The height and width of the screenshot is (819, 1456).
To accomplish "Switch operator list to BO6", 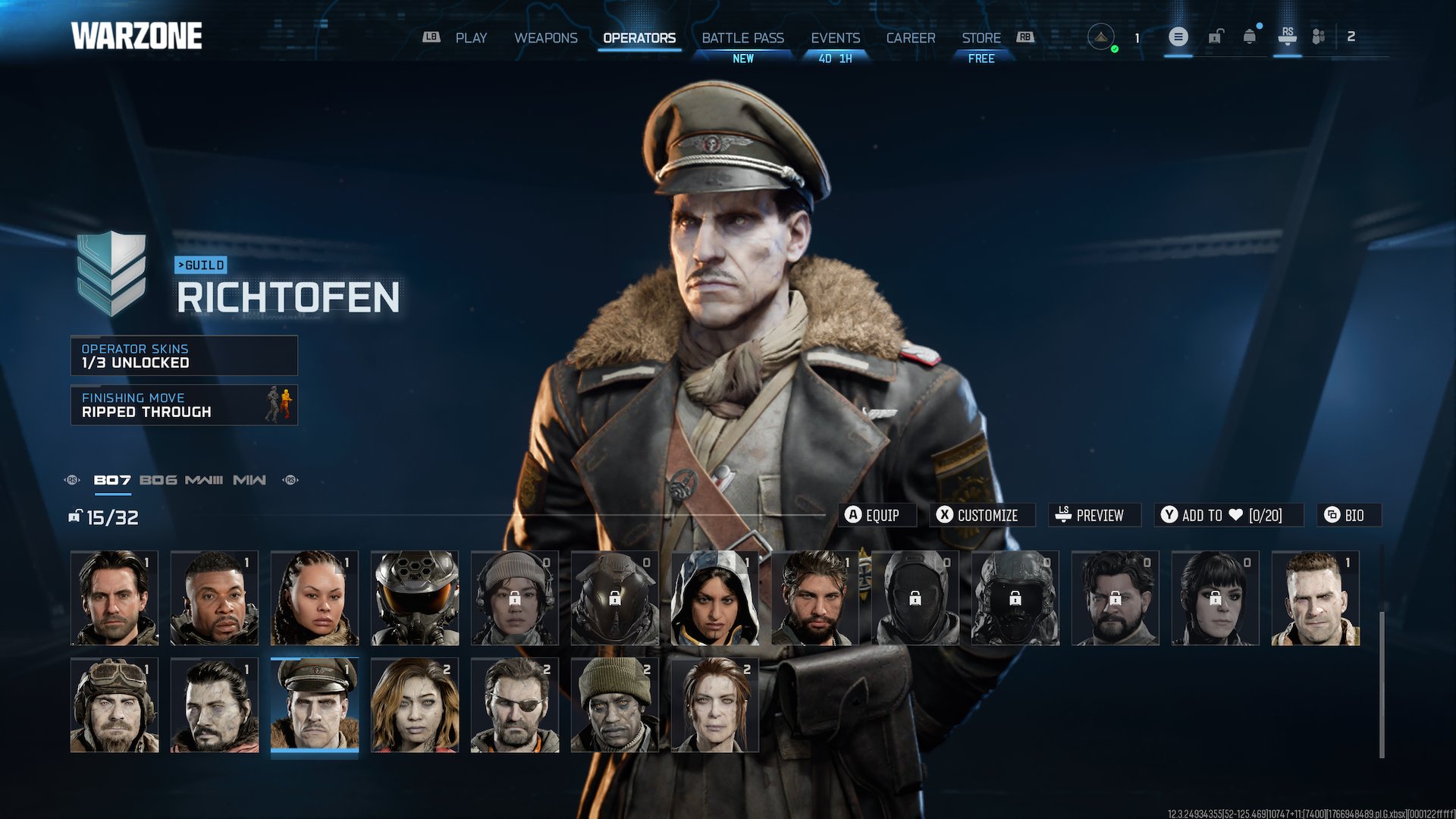I will point(158,480).
